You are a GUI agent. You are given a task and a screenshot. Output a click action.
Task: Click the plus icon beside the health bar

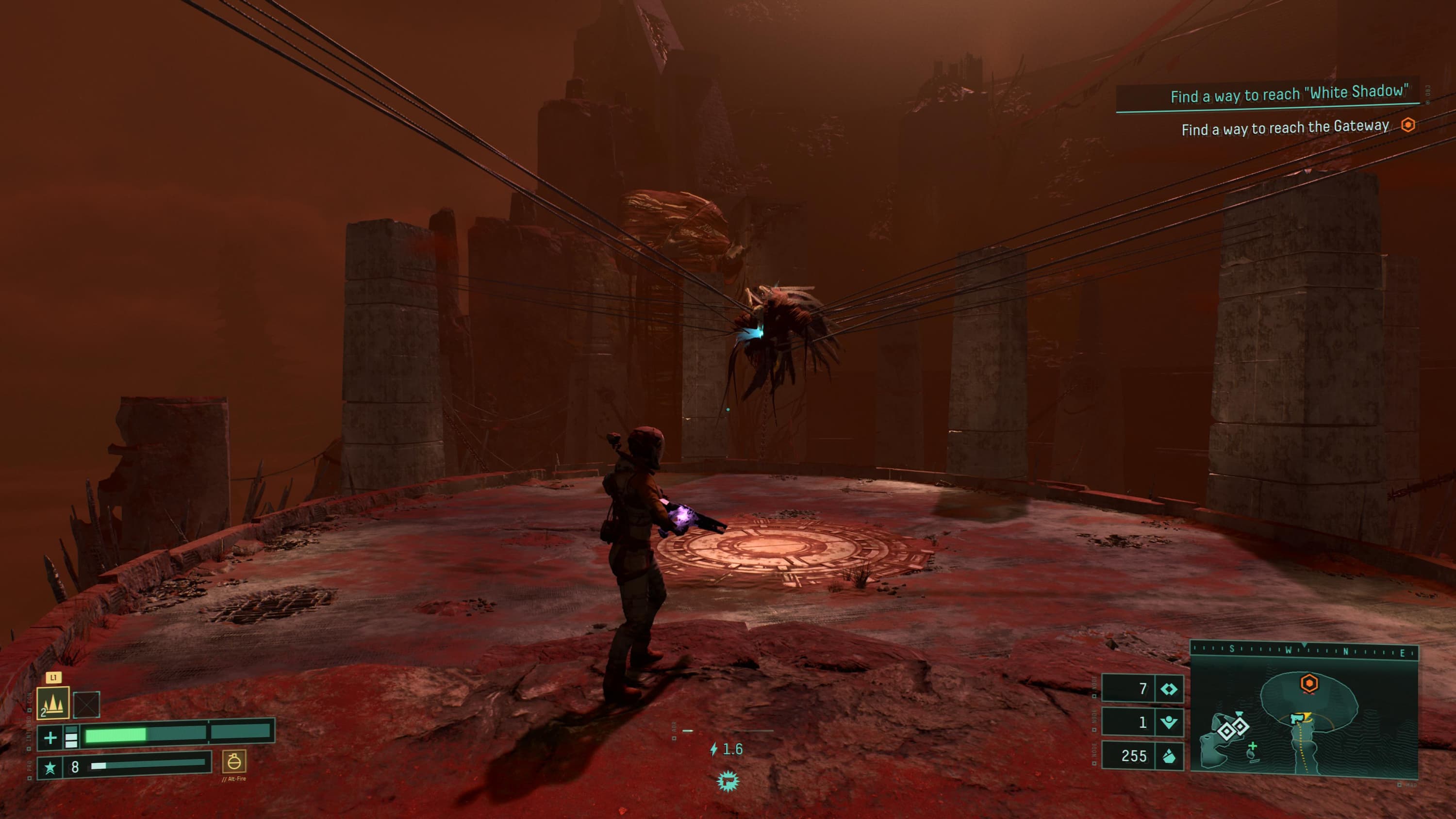click(50, 737)
